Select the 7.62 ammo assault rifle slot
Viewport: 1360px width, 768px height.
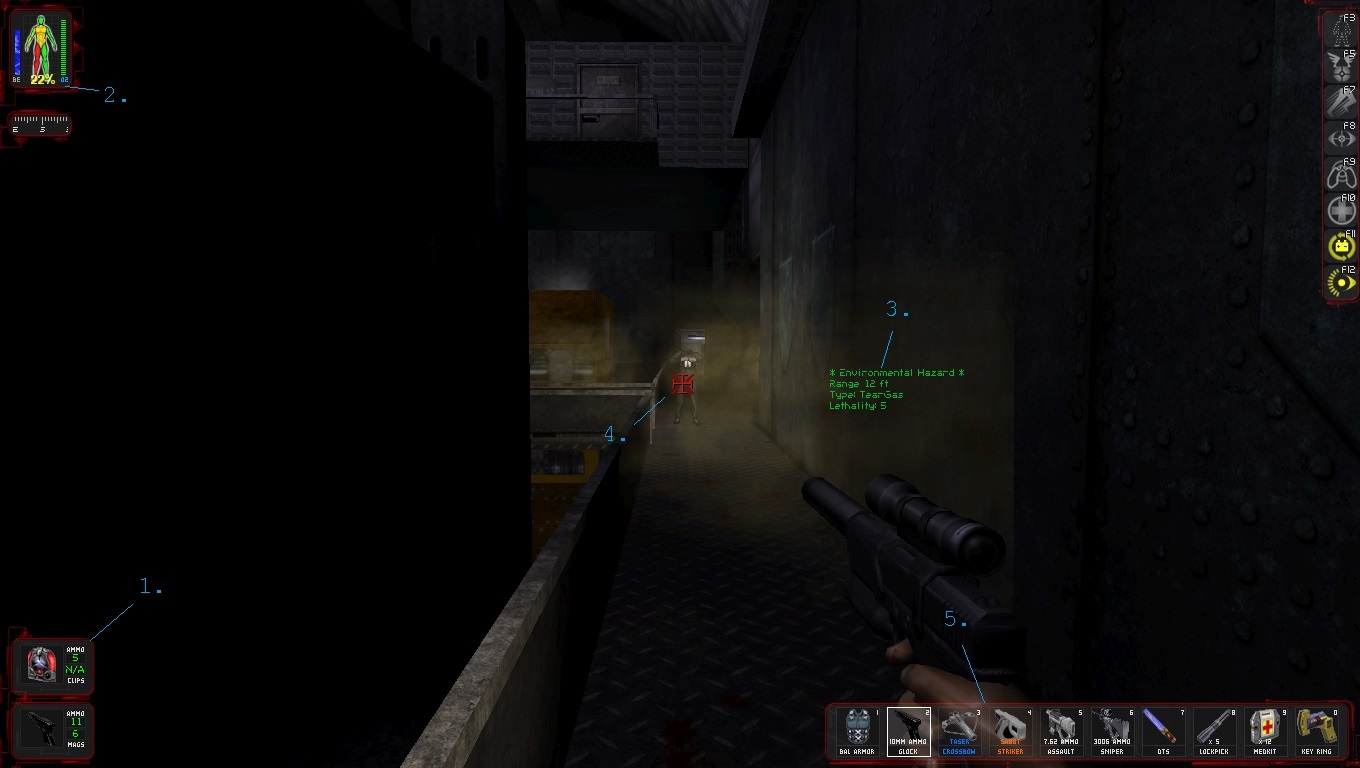1061,731
